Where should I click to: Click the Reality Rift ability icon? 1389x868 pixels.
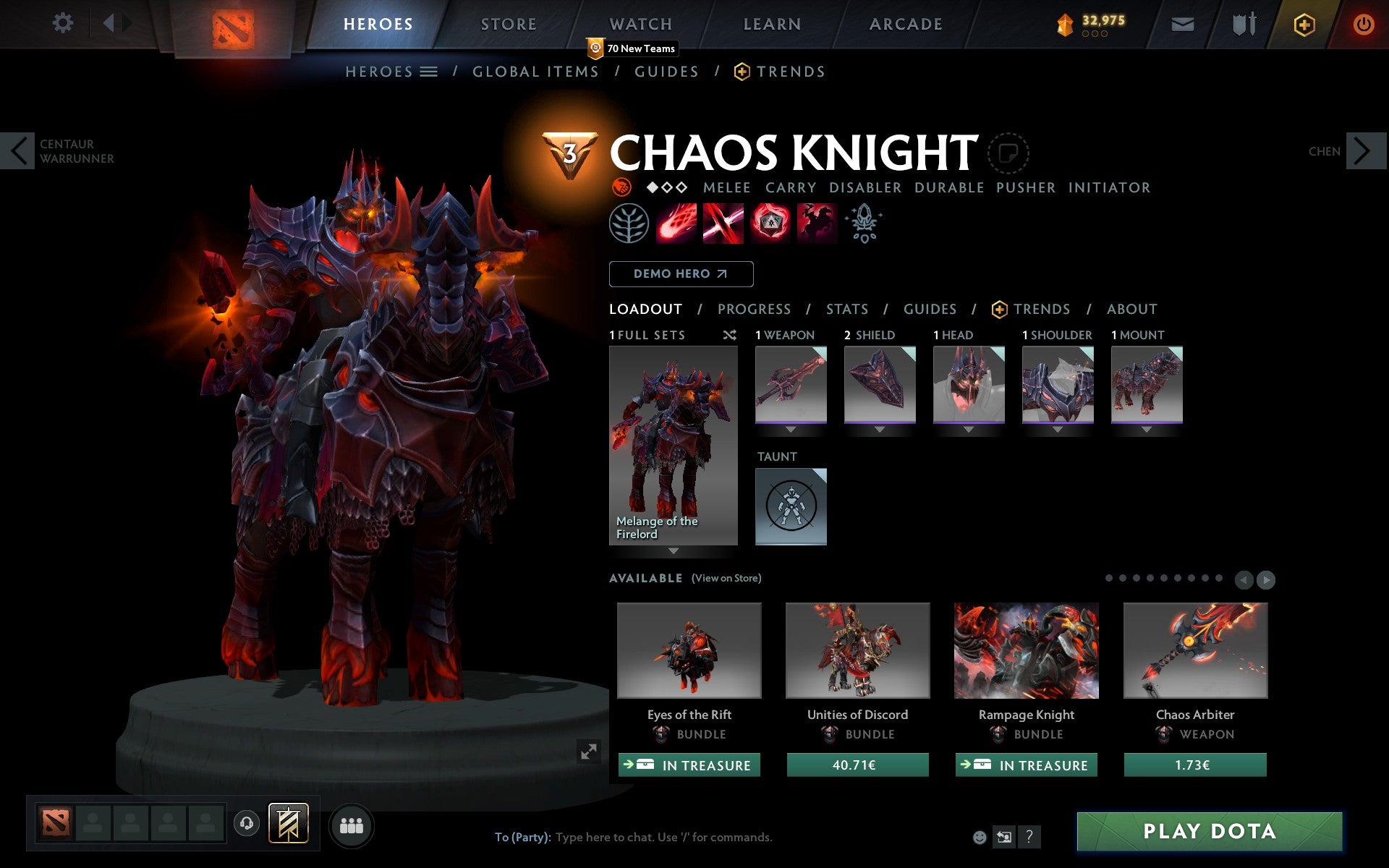point(723,224)
